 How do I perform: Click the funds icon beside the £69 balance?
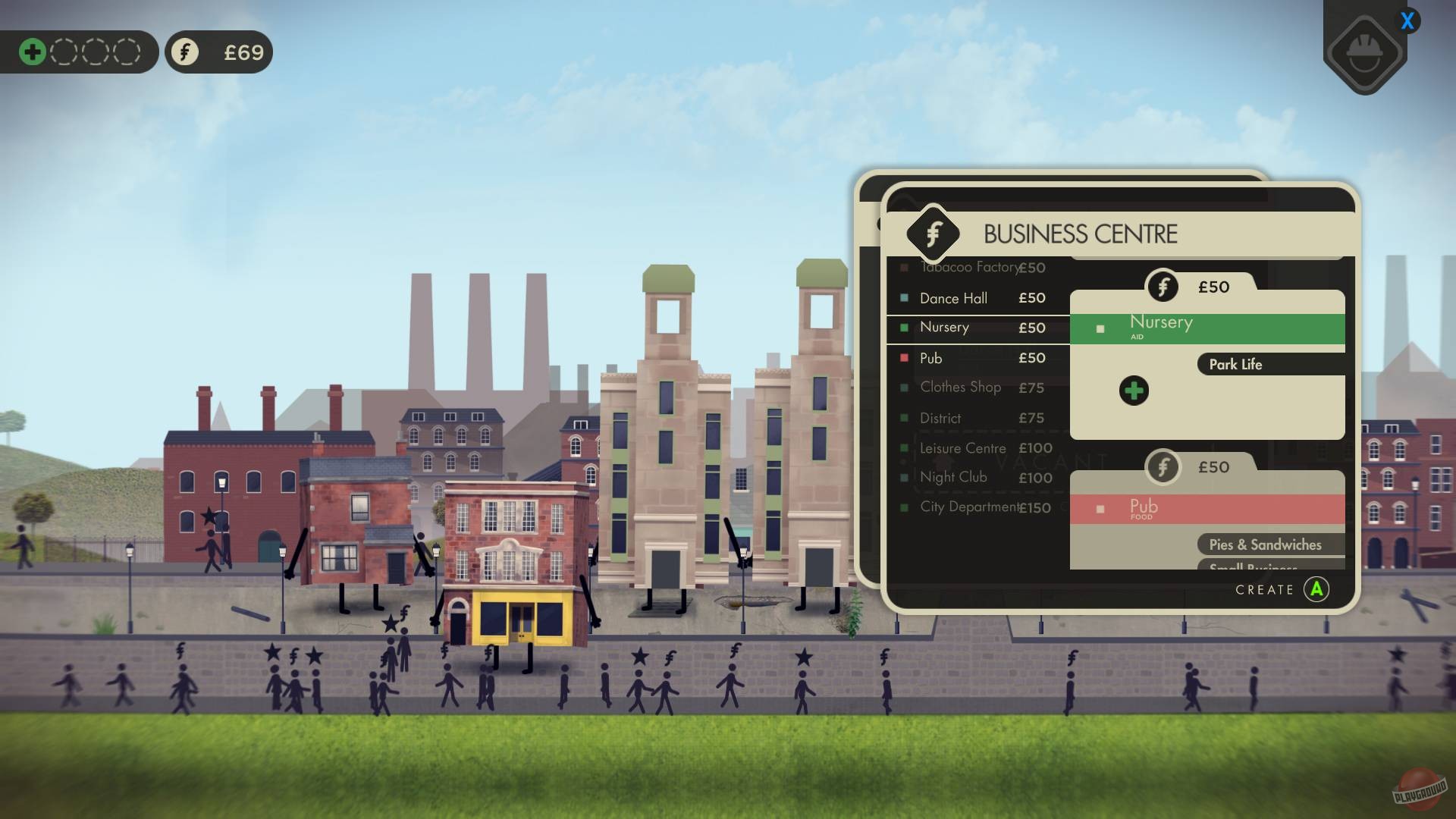184,52
